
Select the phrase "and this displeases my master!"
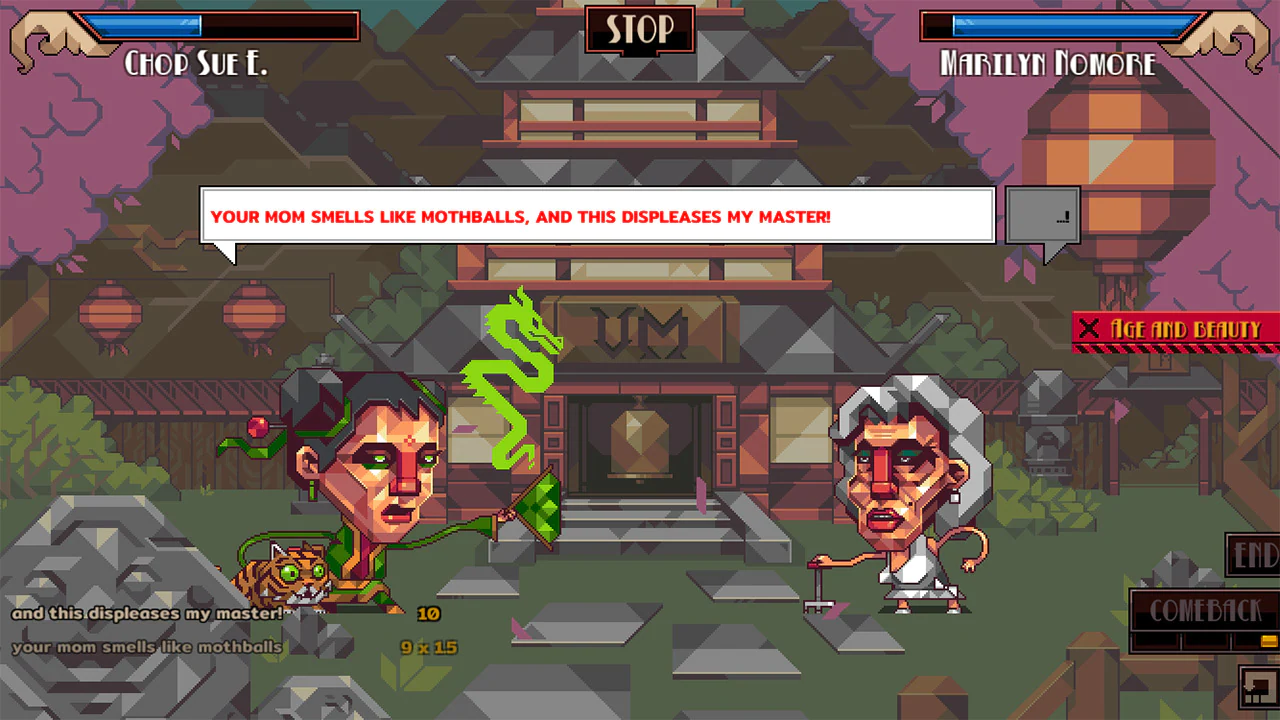[x=145, y=613]
